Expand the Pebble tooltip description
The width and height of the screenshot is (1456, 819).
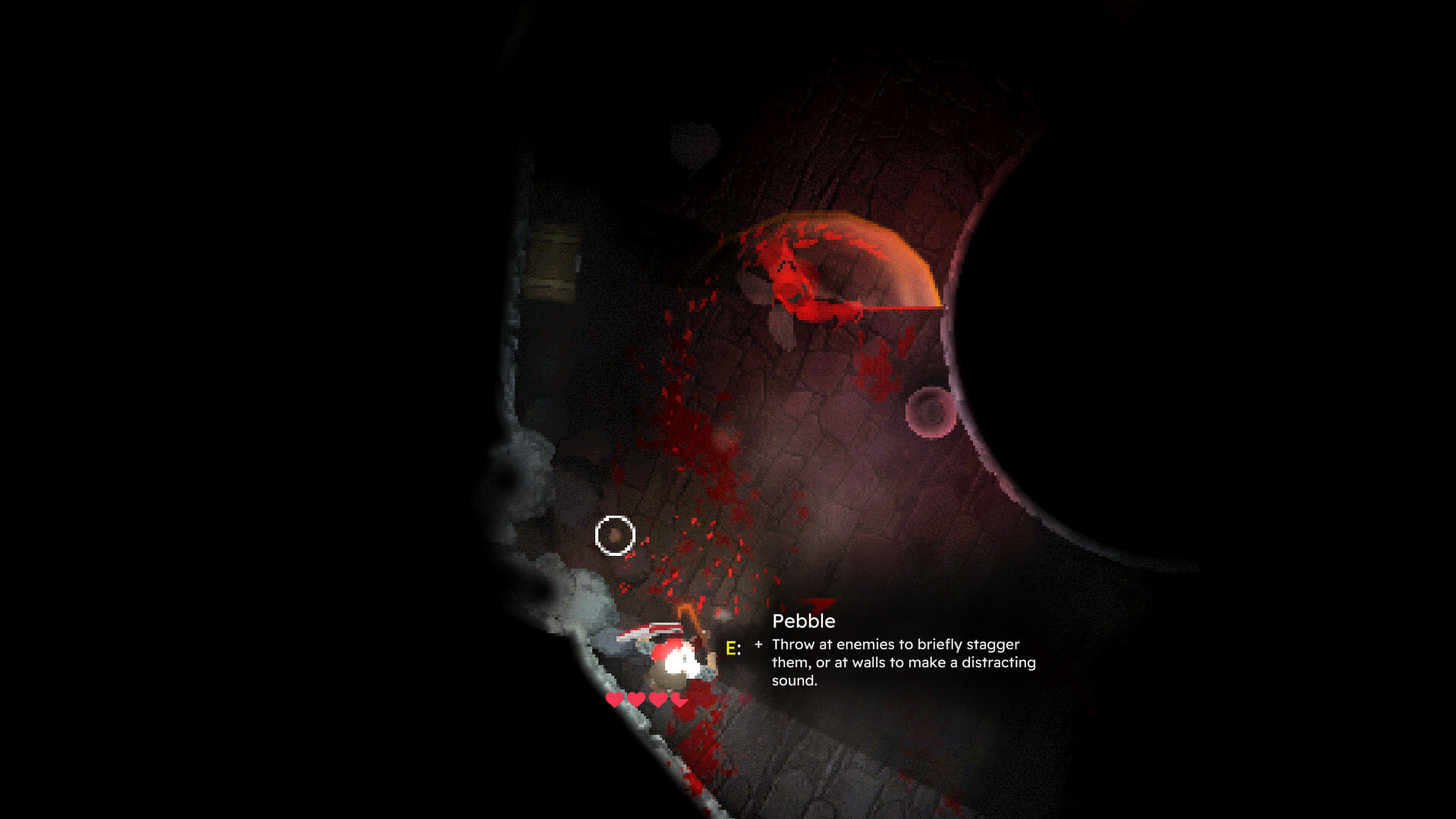[902, 663]
